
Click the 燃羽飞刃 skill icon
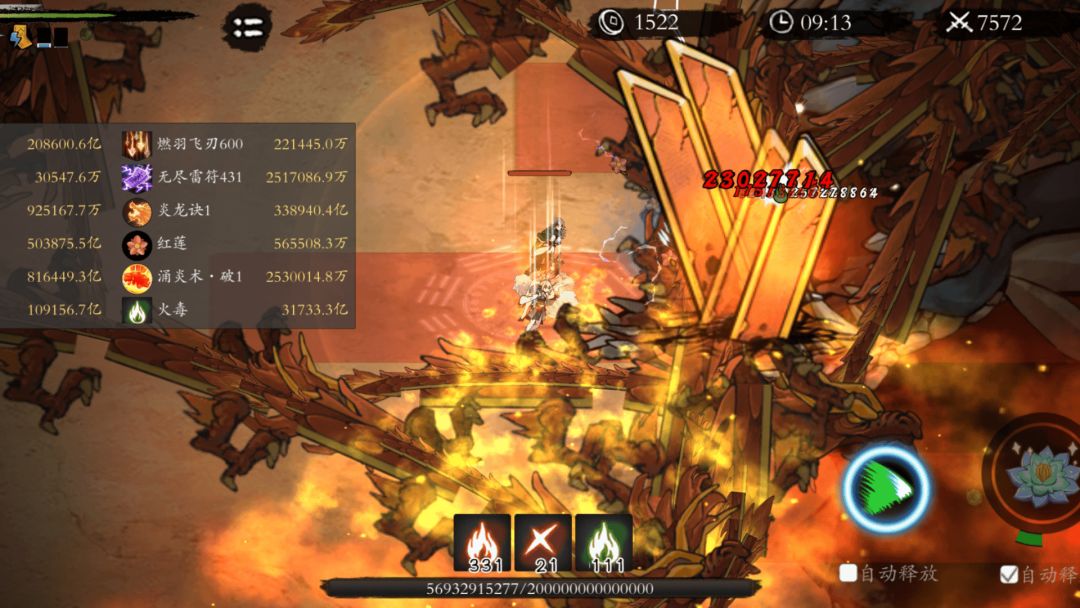point(137,144)
